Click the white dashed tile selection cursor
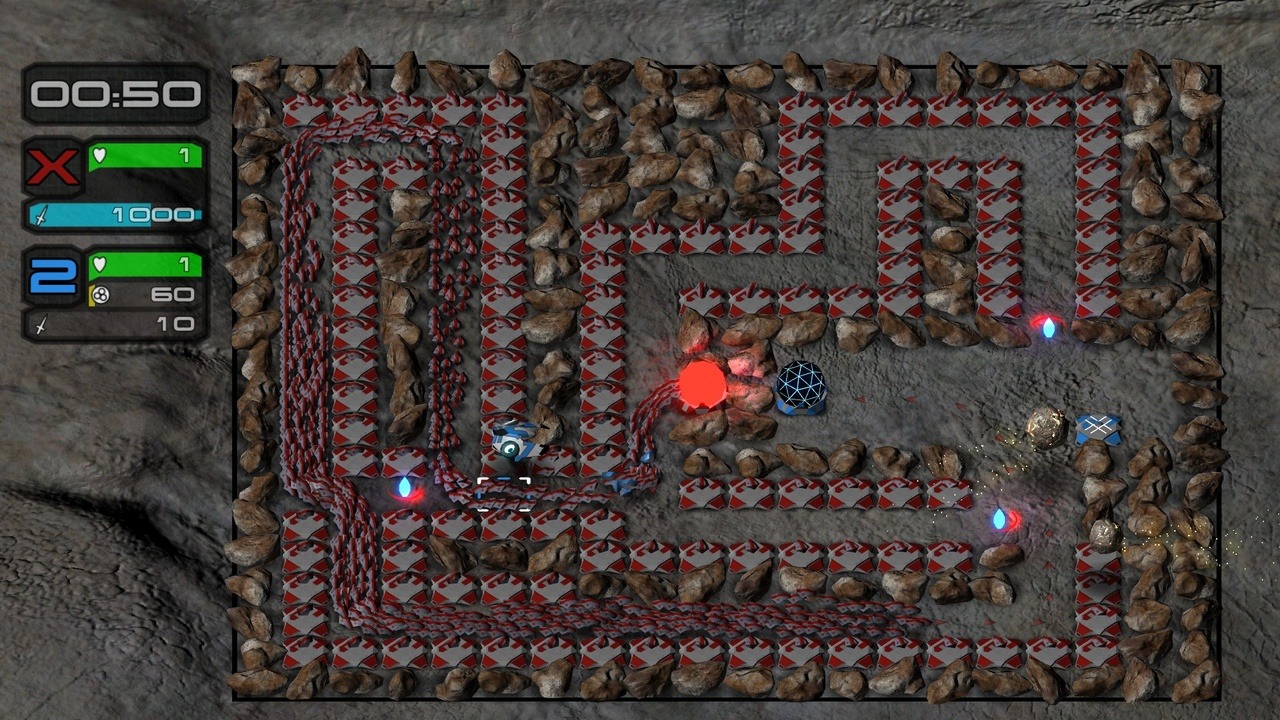This screenshot has width=1280, height=720. 503,494
